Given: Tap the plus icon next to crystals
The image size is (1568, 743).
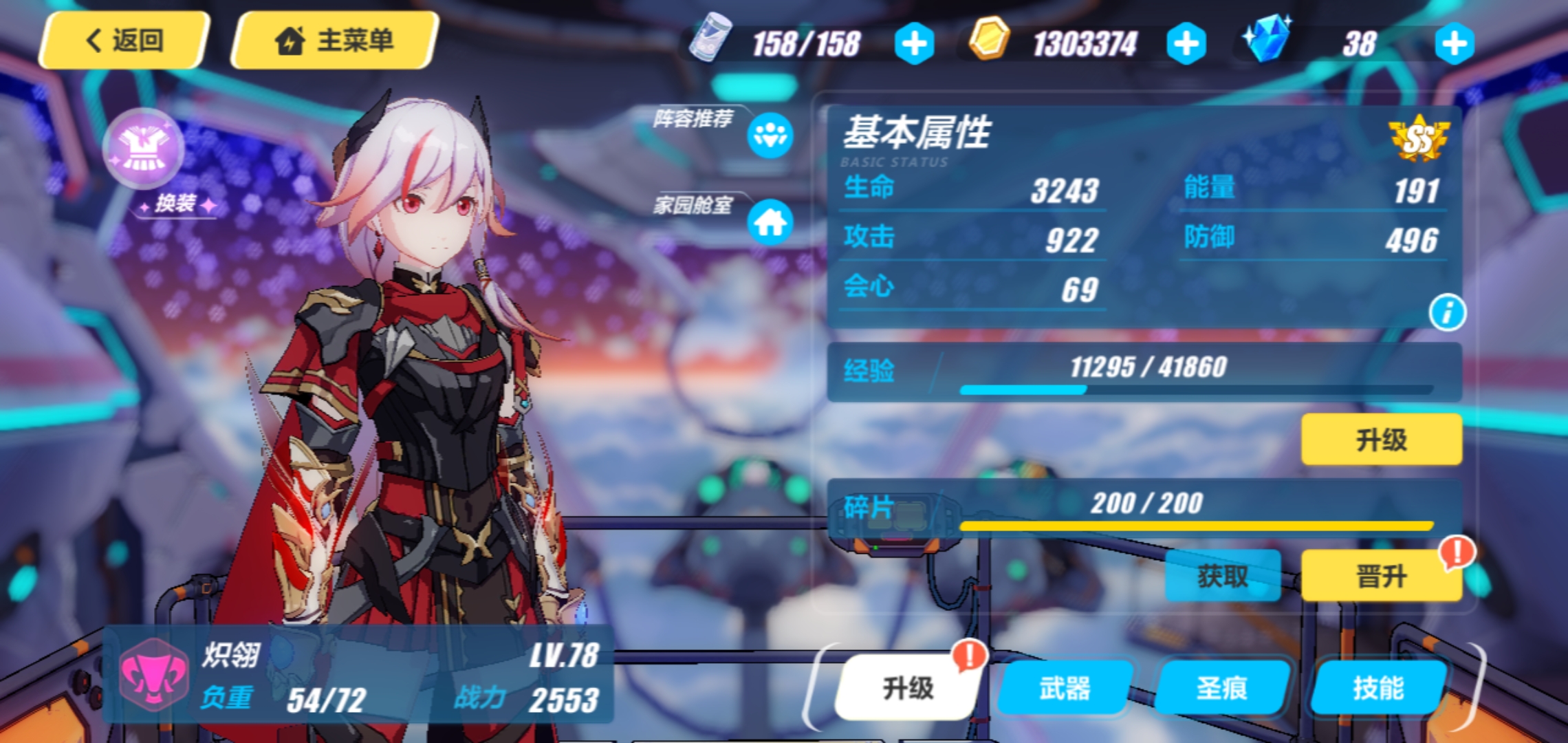Looking at the screenshot, I should (x=1453, y=45).
